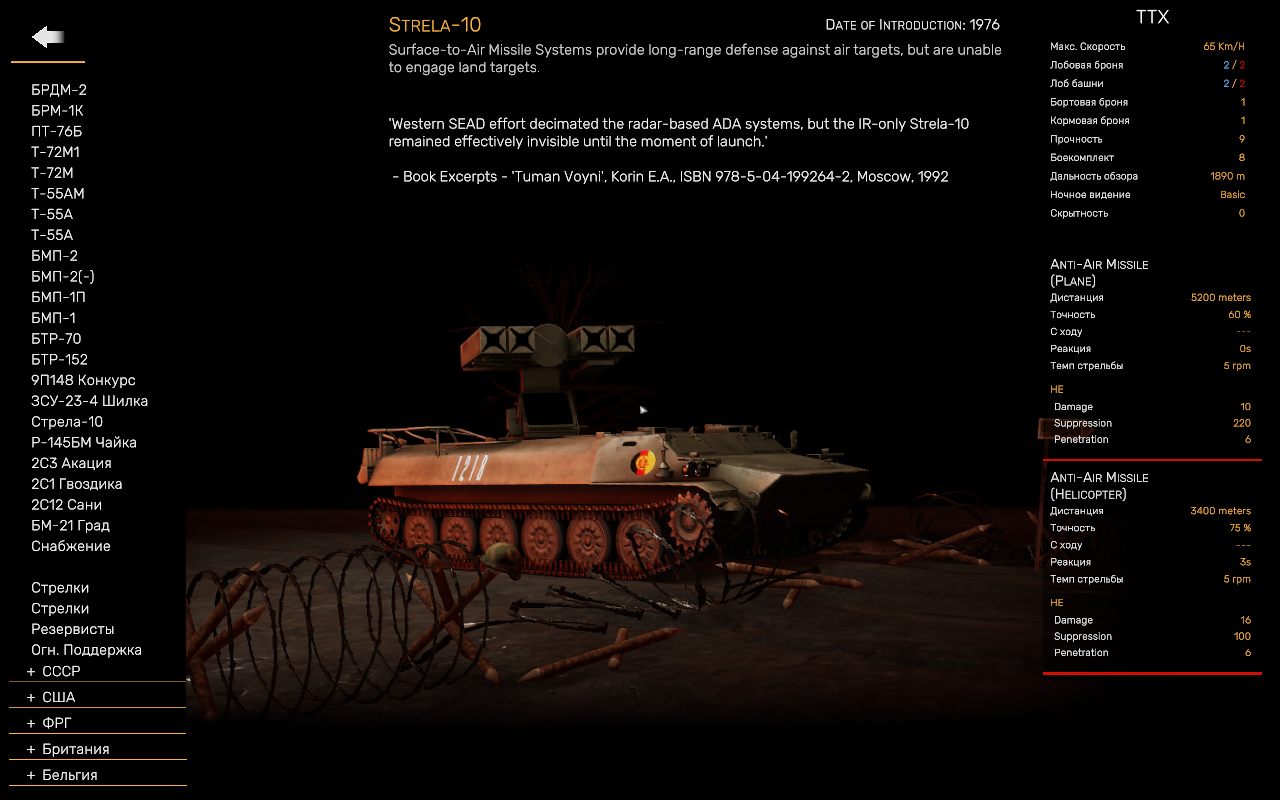Open the БМ-21 Град entry

pos(70,525)
